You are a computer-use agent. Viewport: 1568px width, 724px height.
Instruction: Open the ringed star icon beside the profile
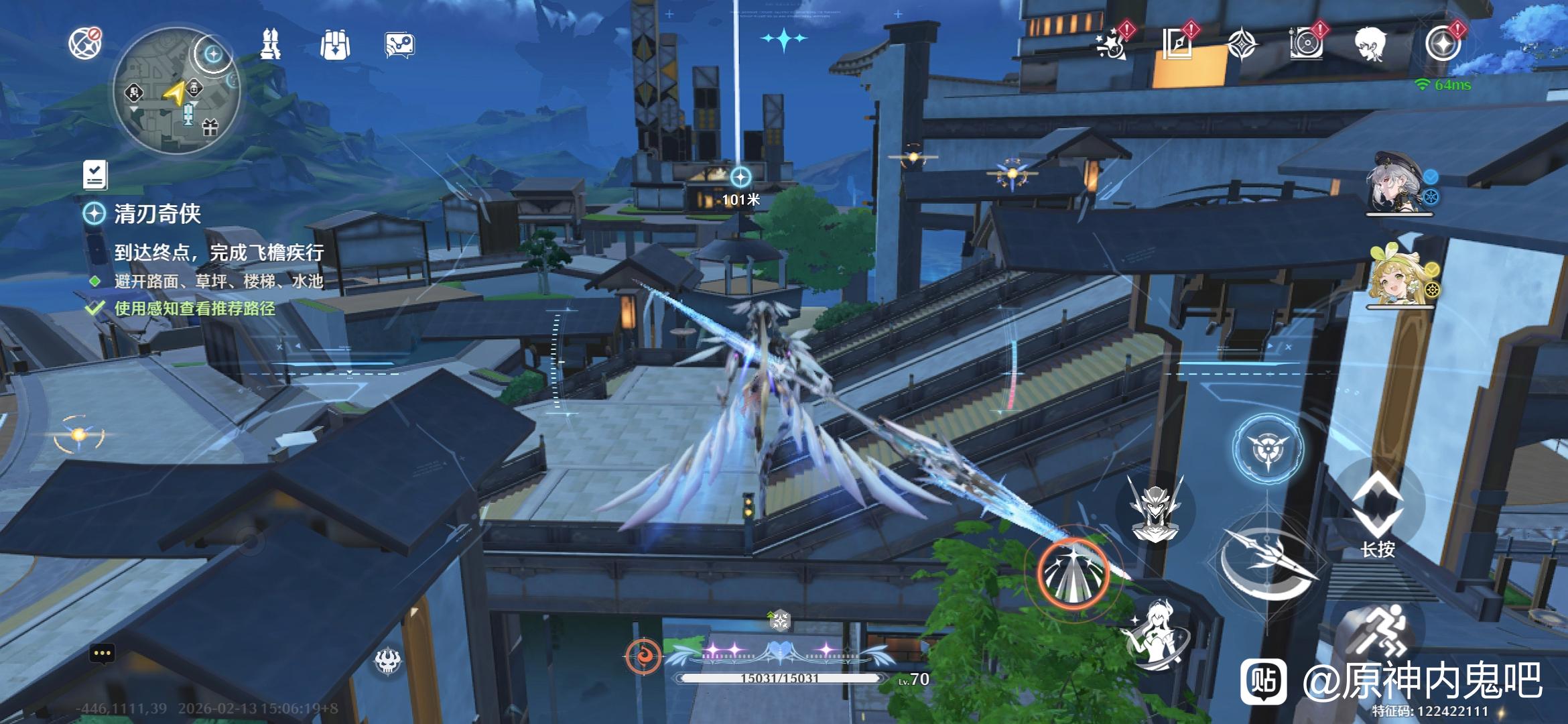pyautogui.click(x=1442, y=44)
